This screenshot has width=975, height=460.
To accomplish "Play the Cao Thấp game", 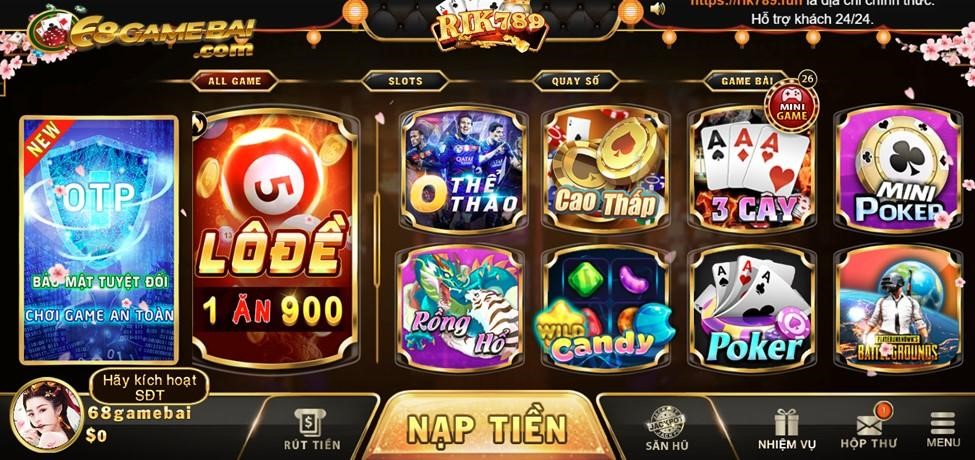I will (606, 170).
